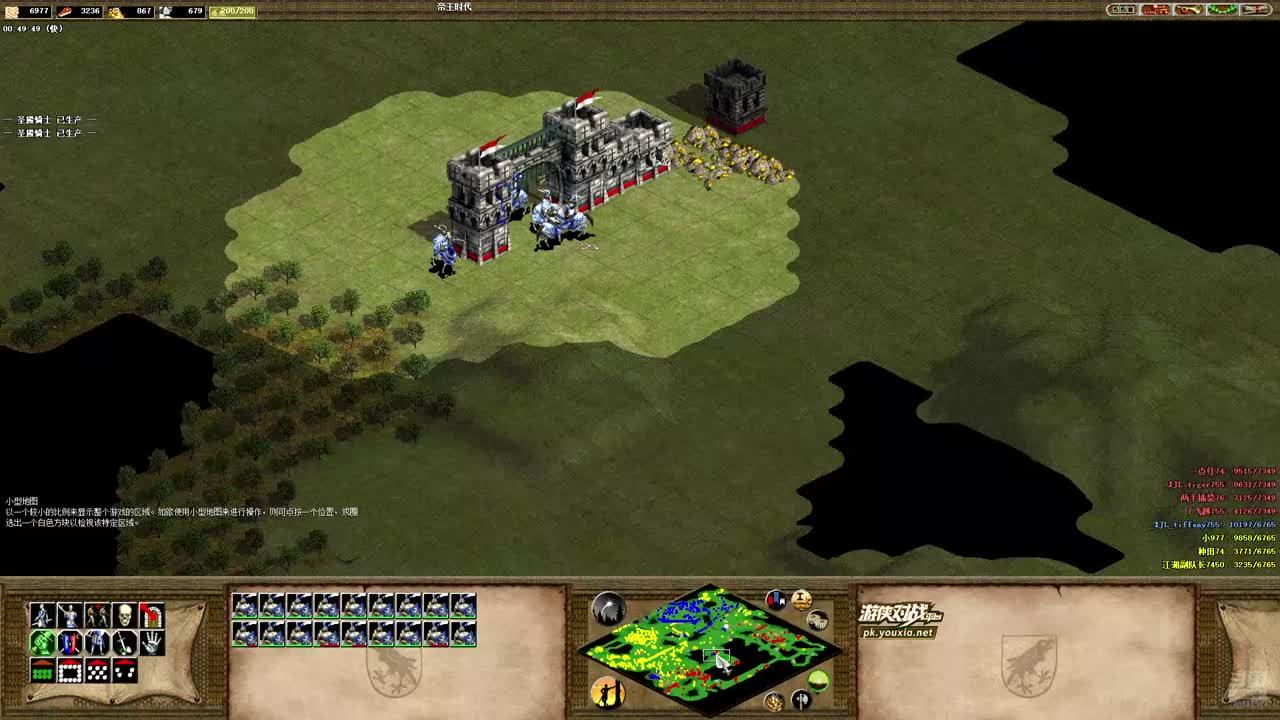Image resolution: width=1280 pixels, height=720 pixels.
Task: Click the garrison archway command icon
Action: point(151,615)
